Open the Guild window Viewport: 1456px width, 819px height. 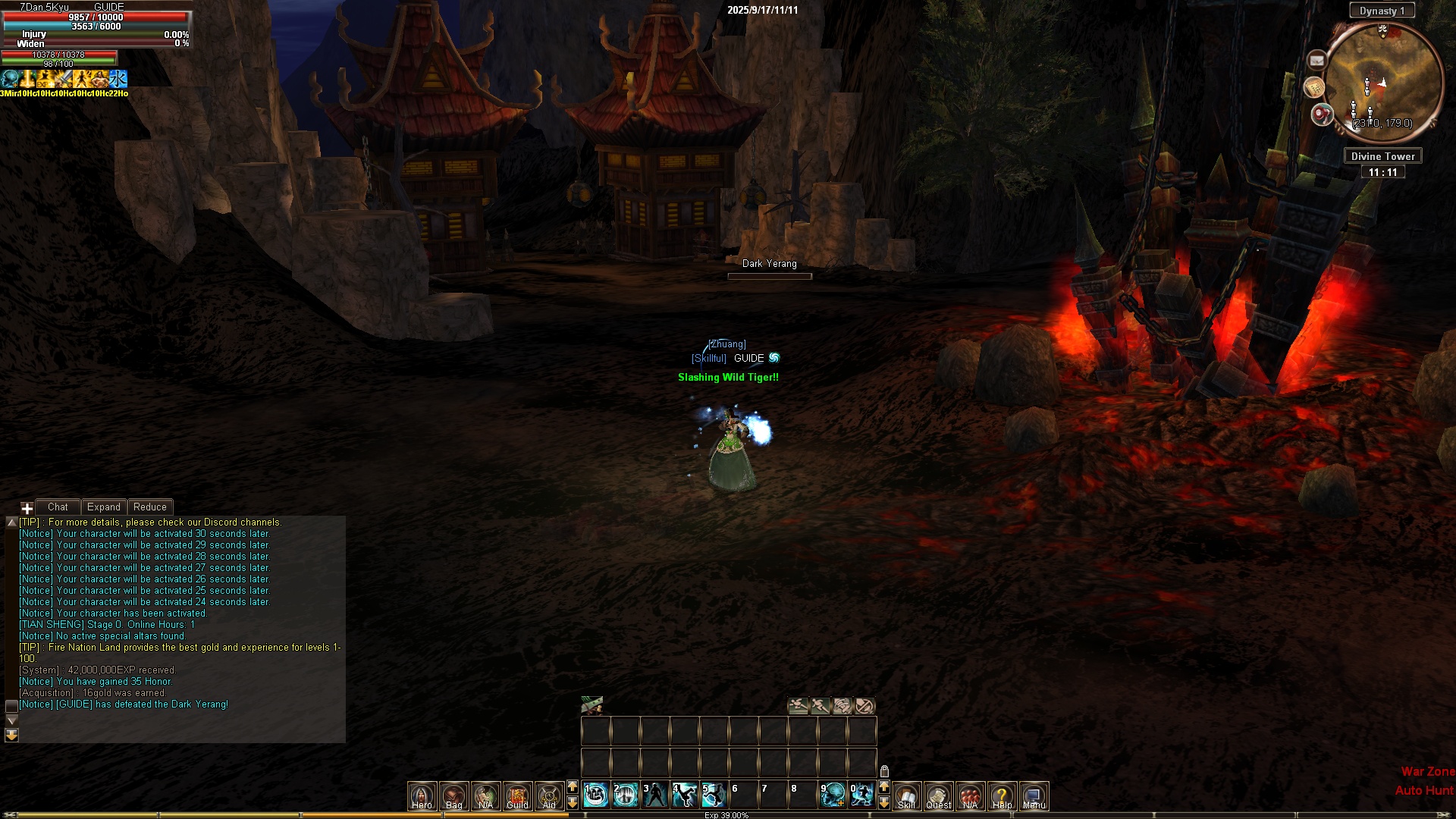[x=517, y=795]
